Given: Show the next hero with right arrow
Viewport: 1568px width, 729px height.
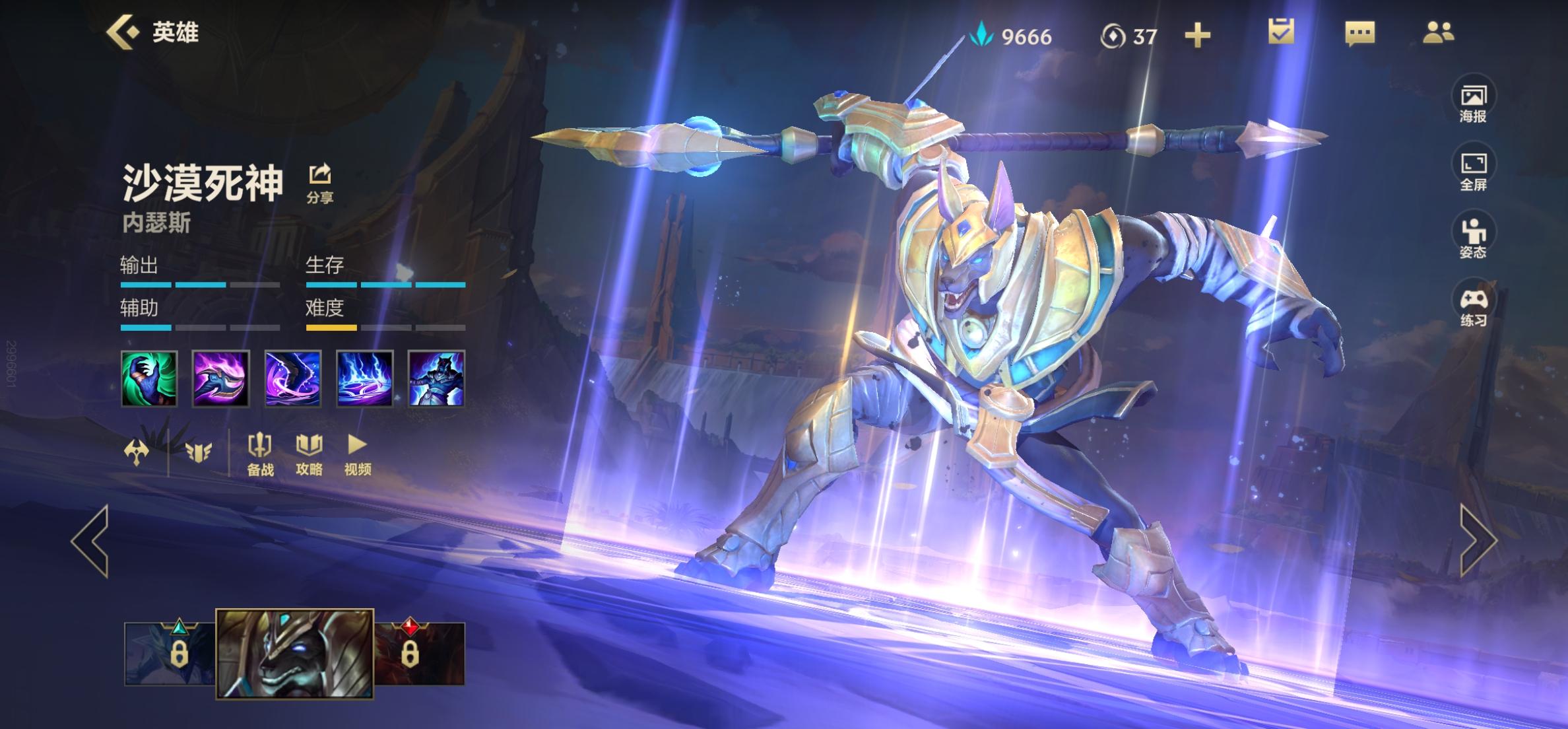Looking at the screenshot, I should coord(1478,541).
